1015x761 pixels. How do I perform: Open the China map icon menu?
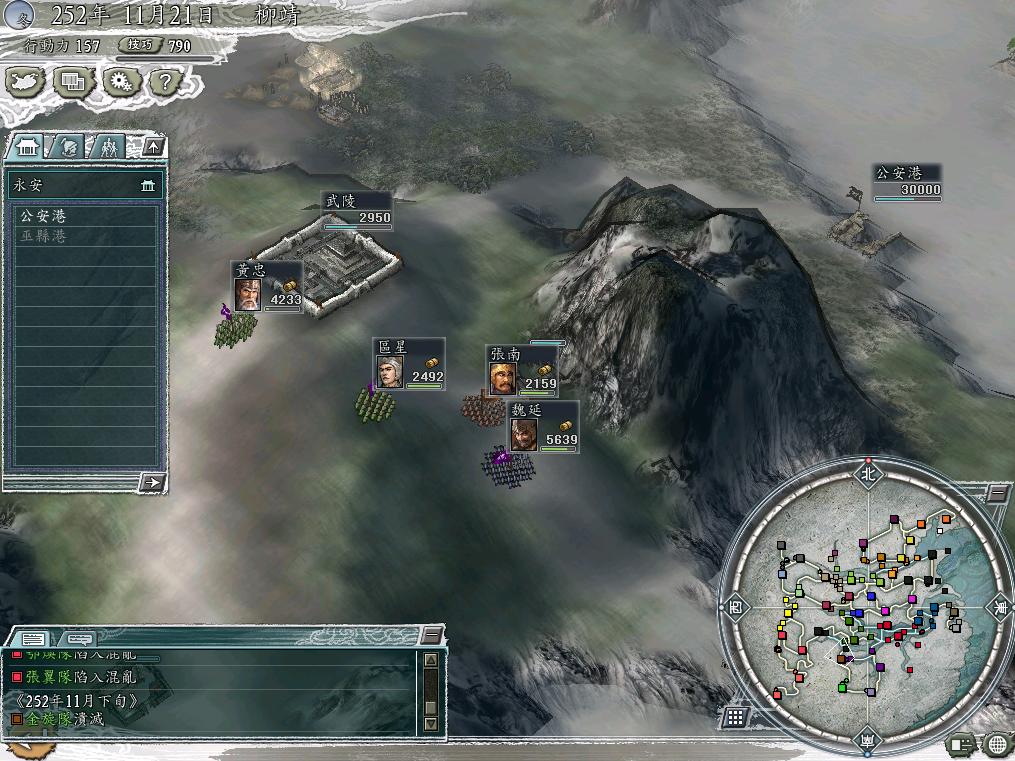[27, 81]
